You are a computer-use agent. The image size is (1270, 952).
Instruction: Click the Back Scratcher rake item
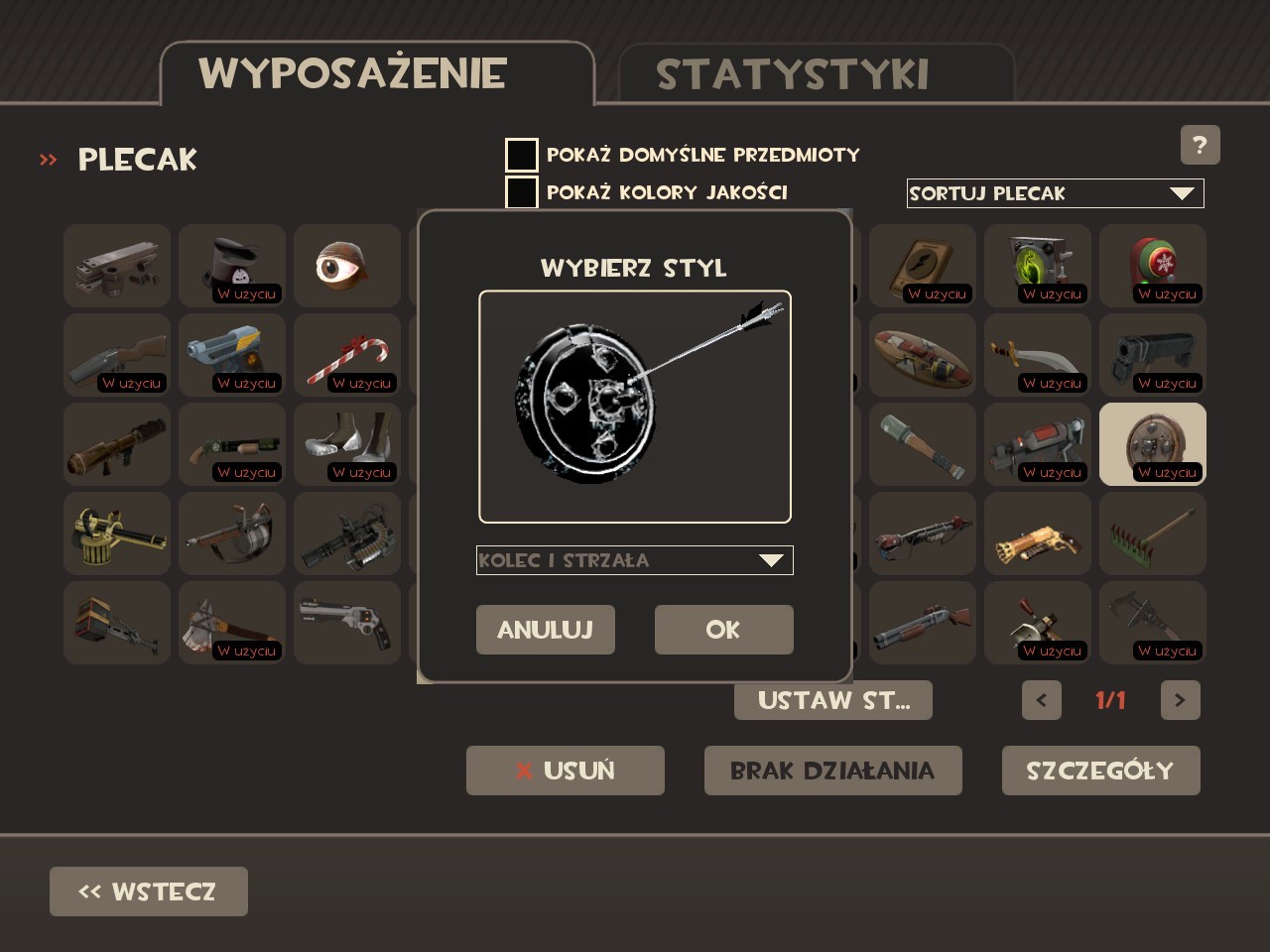(x=1152, y=534)
